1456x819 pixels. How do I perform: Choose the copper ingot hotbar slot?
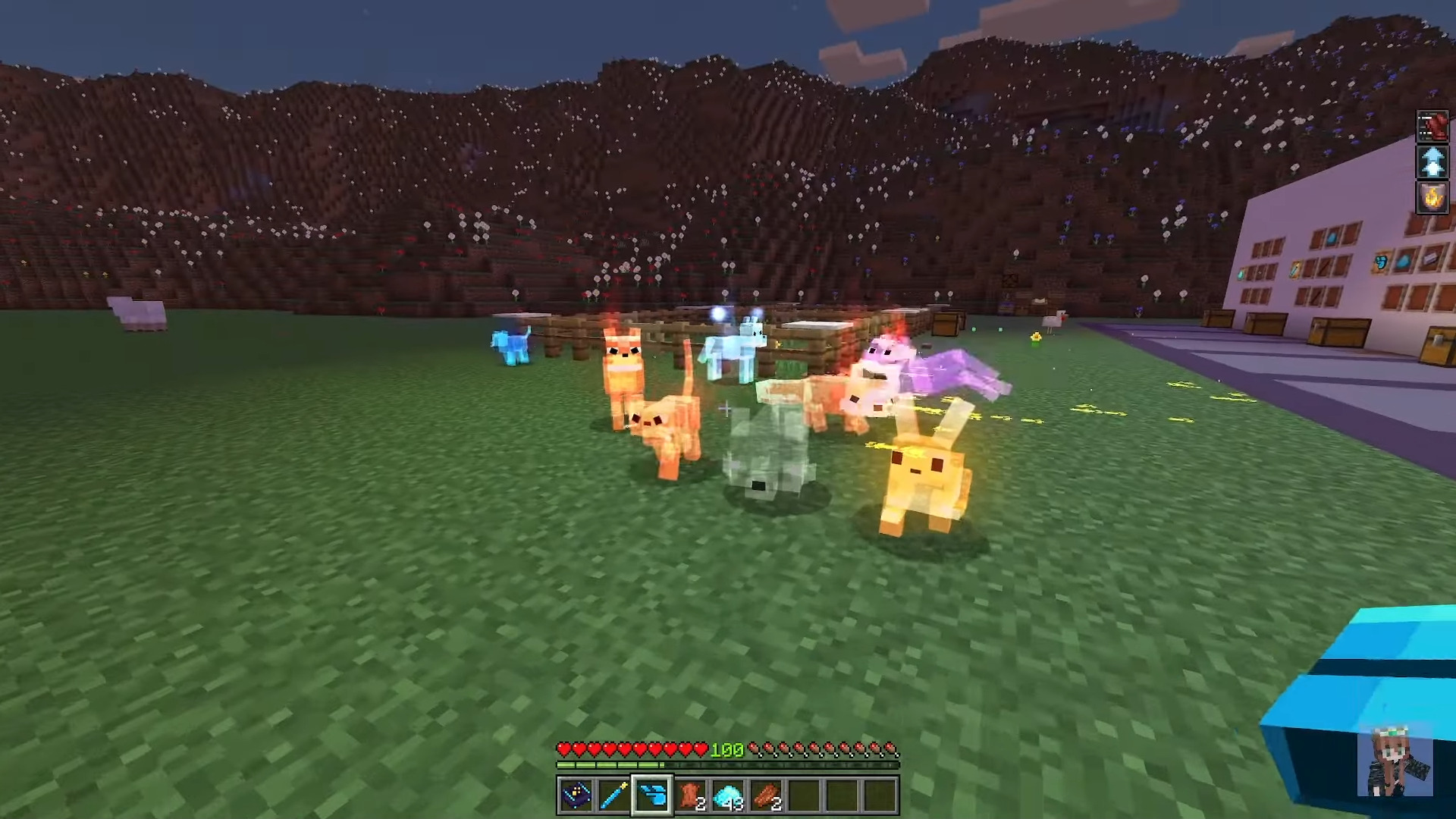point(766,795)
